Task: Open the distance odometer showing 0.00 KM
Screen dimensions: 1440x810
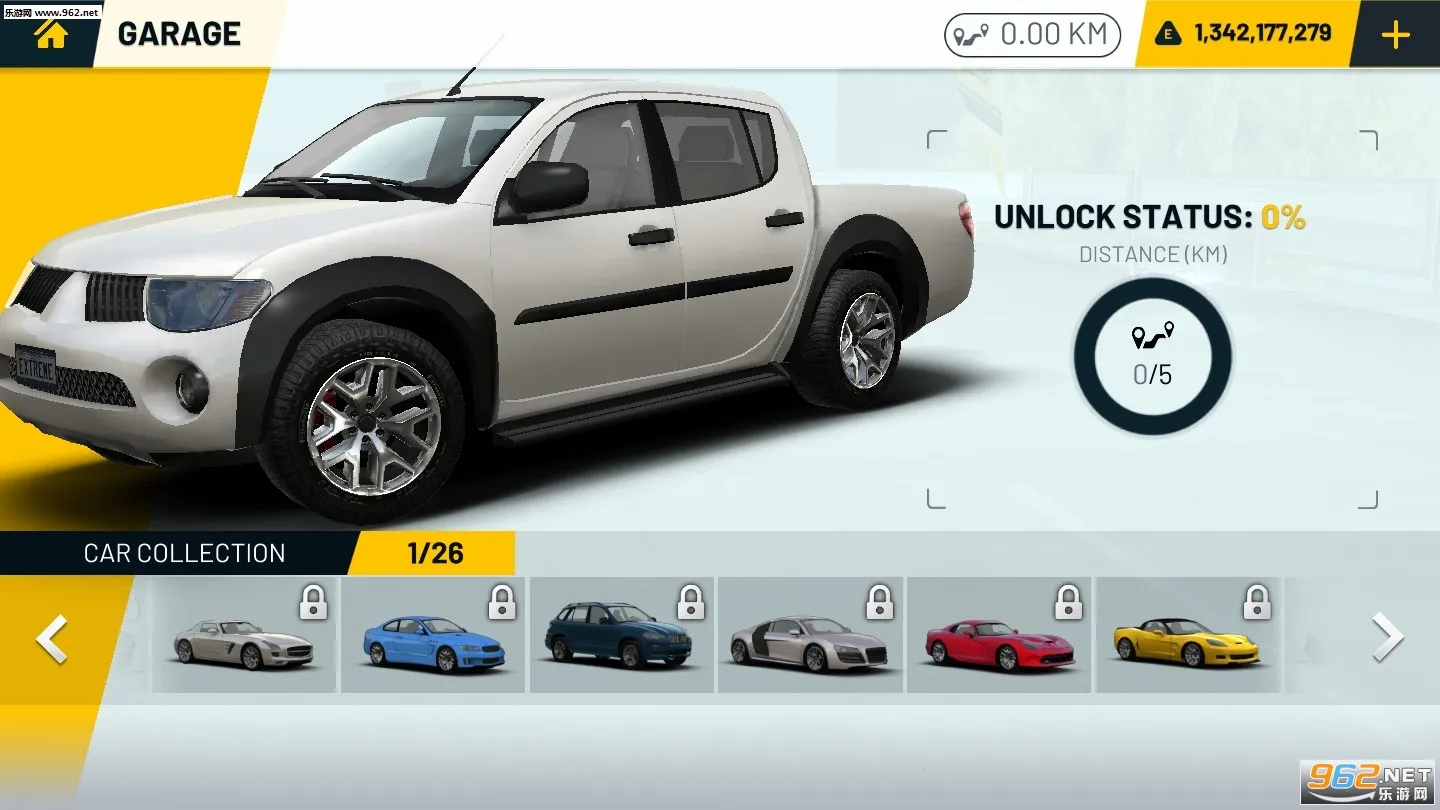Action: pyautogui.click(x=1032, y=33)
